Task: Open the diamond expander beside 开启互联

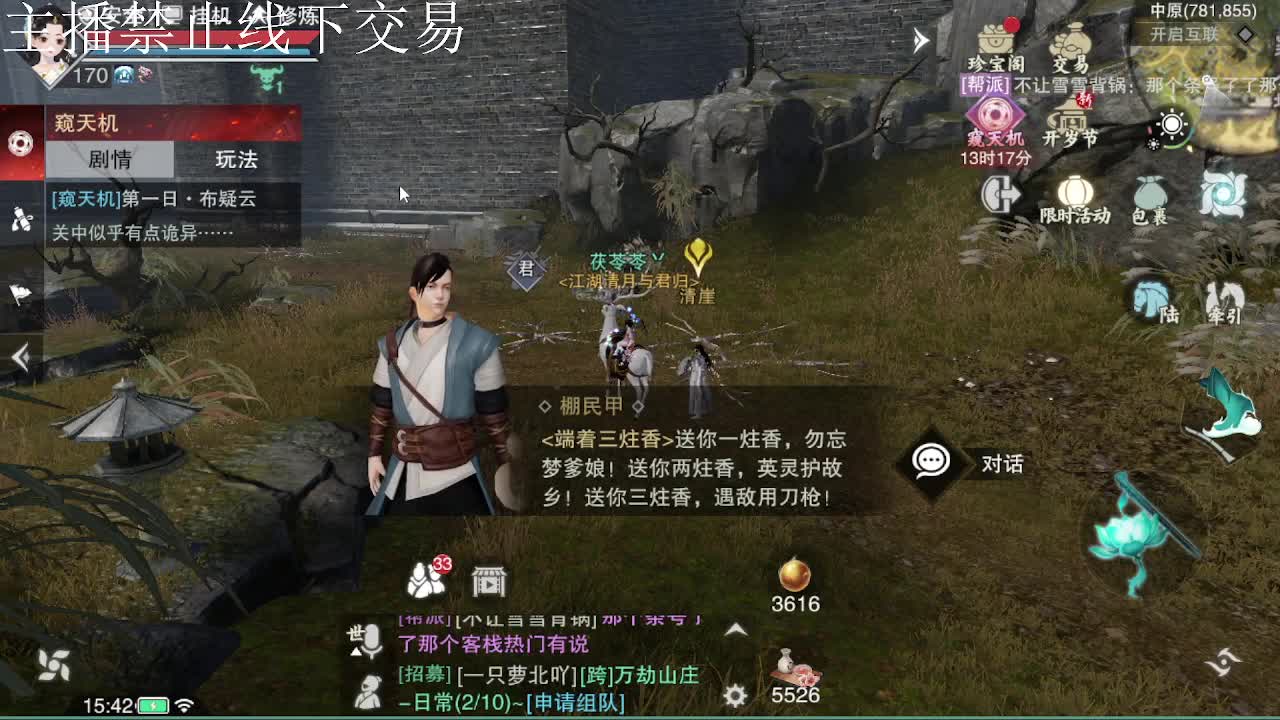Action: pyautogui.click(x=1243, y=33)
